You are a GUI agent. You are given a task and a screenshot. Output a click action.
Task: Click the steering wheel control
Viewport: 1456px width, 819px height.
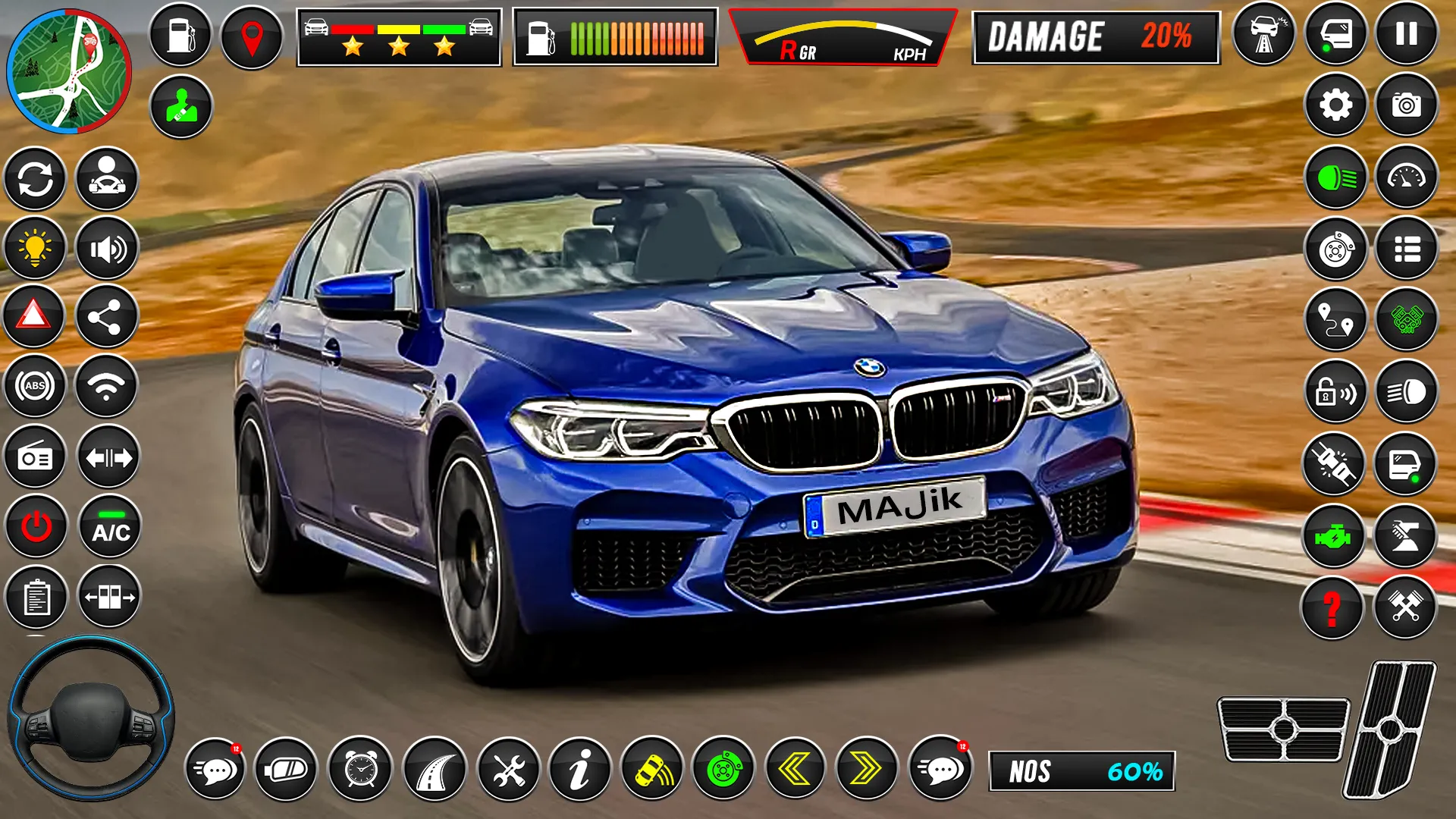tap(91, 717)
